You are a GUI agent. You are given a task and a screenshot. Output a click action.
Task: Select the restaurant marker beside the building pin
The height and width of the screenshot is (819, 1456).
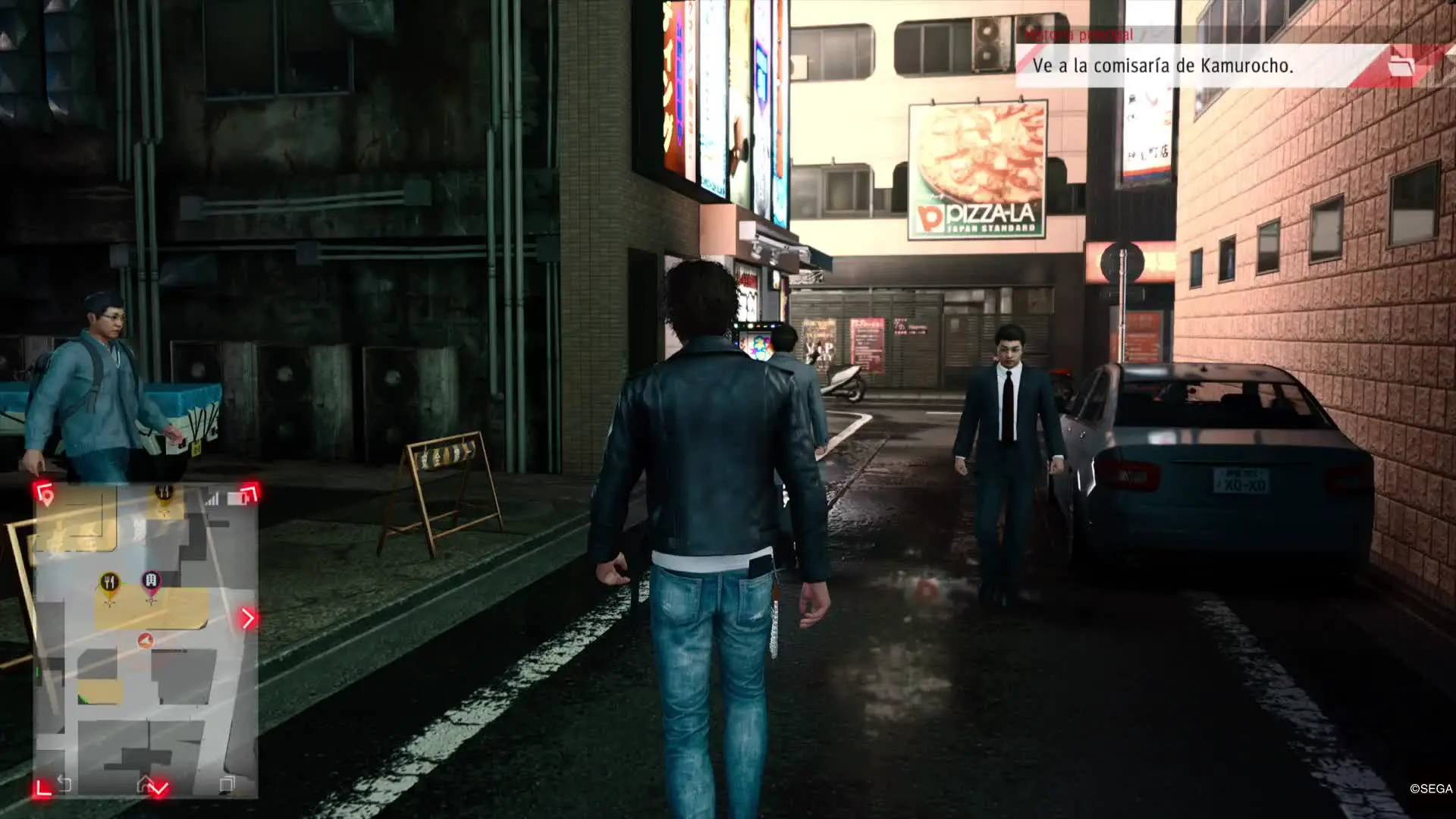(x=110, y=584)
